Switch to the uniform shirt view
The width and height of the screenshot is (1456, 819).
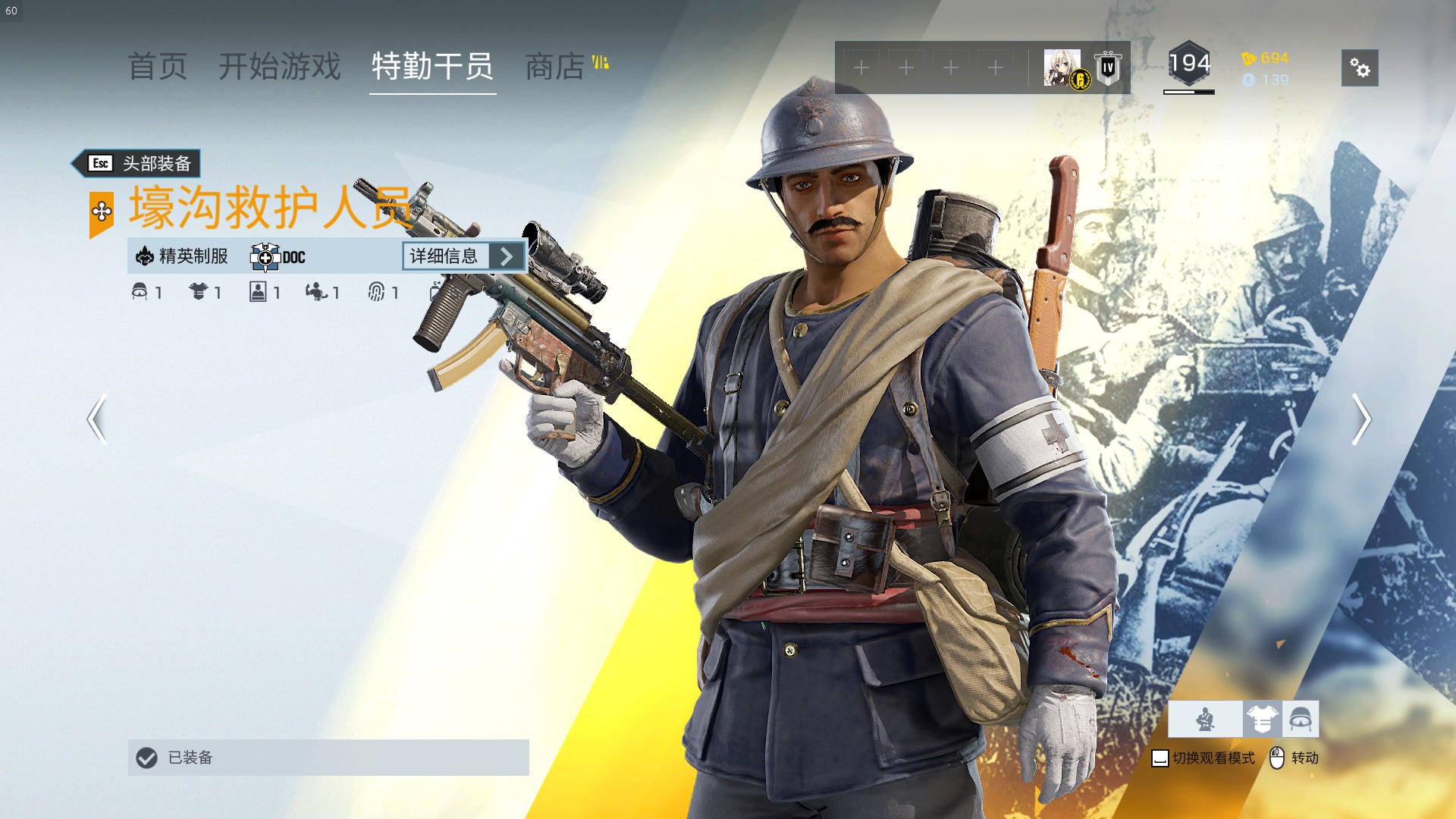pos(1262,719)
